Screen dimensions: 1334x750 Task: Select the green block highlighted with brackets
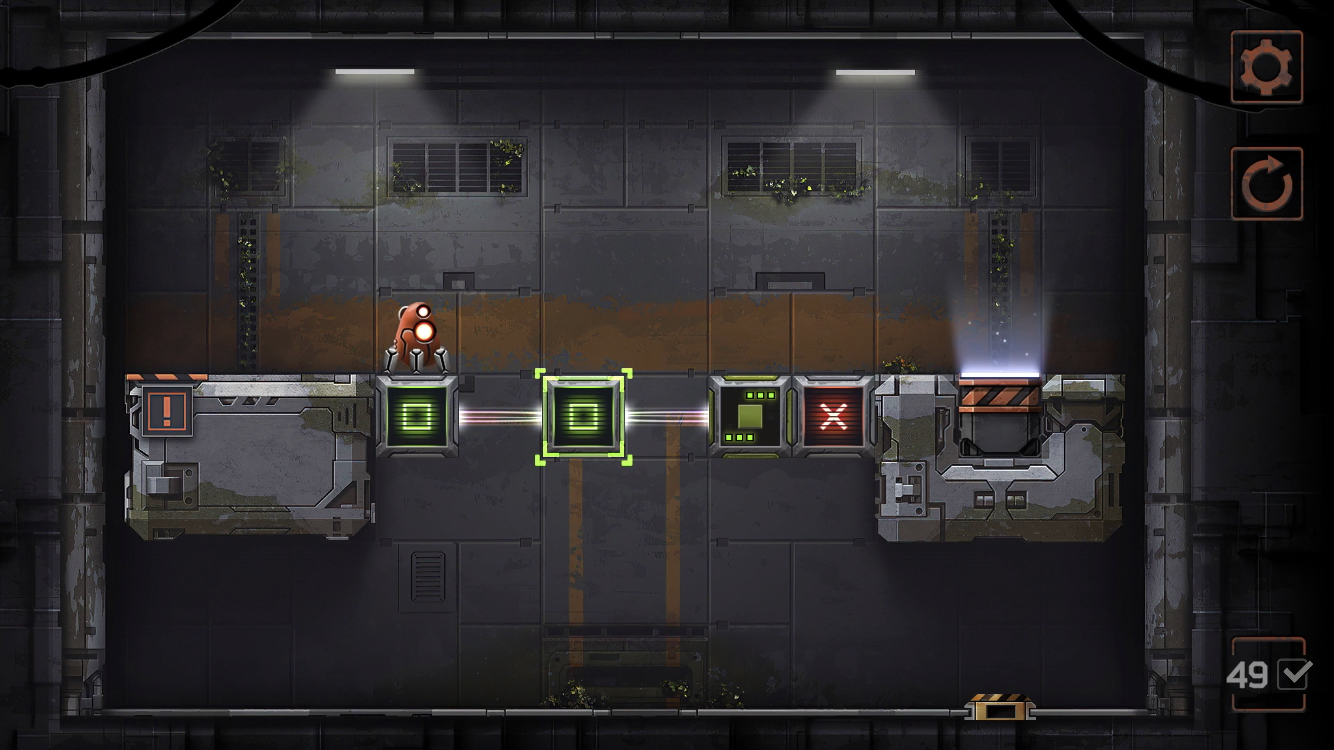(584, 417)
